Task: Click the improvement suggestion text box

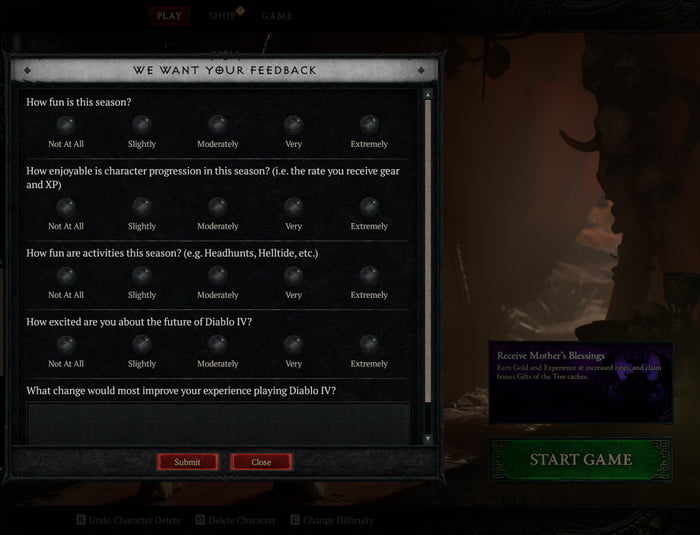Action: tap(218, 423)
